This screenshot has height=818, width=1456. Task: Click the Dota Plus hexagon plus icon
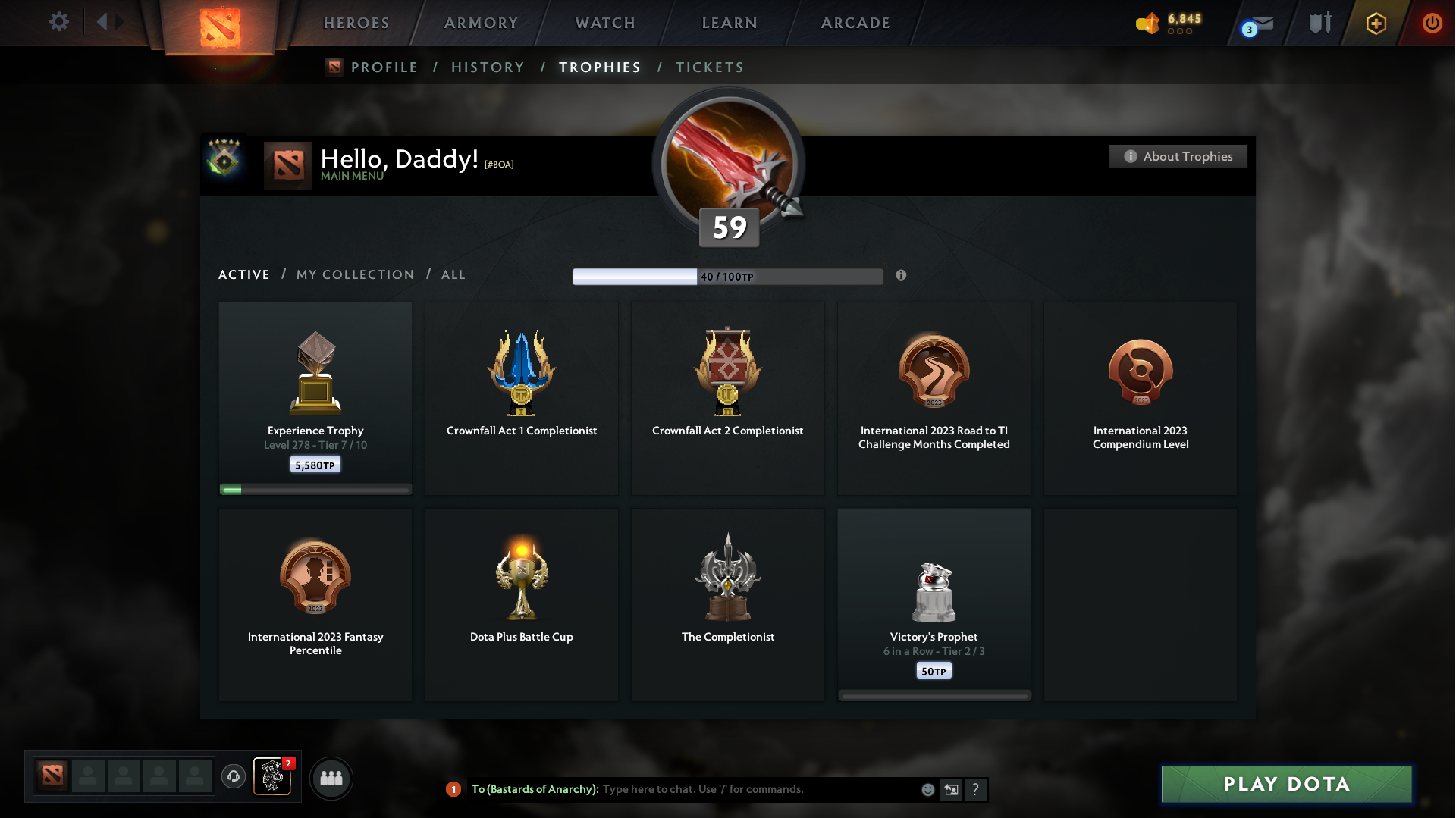pos(1376,23)
